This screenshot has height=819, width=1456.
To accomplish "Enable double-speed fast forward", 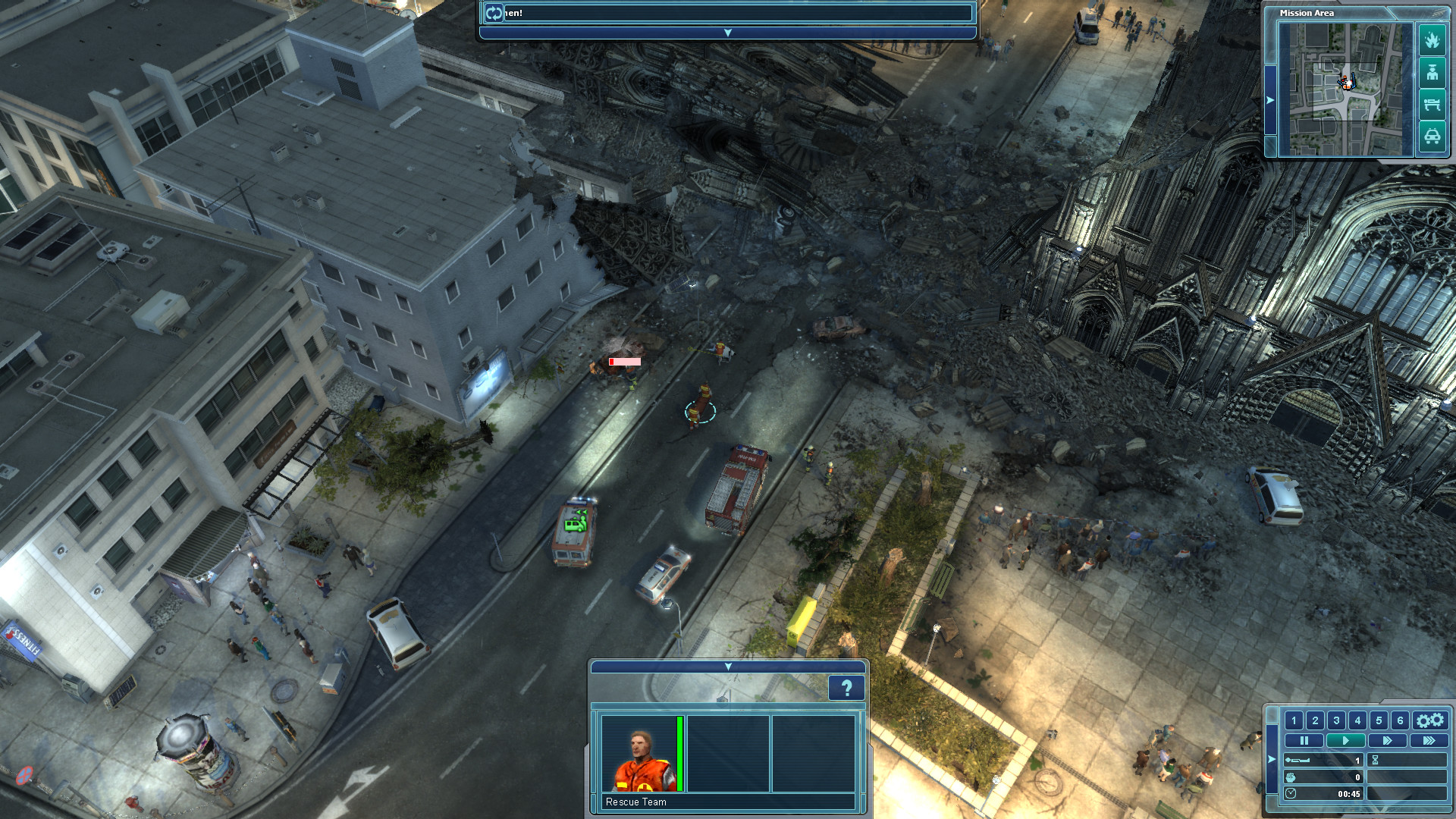I will (1388, 740).
